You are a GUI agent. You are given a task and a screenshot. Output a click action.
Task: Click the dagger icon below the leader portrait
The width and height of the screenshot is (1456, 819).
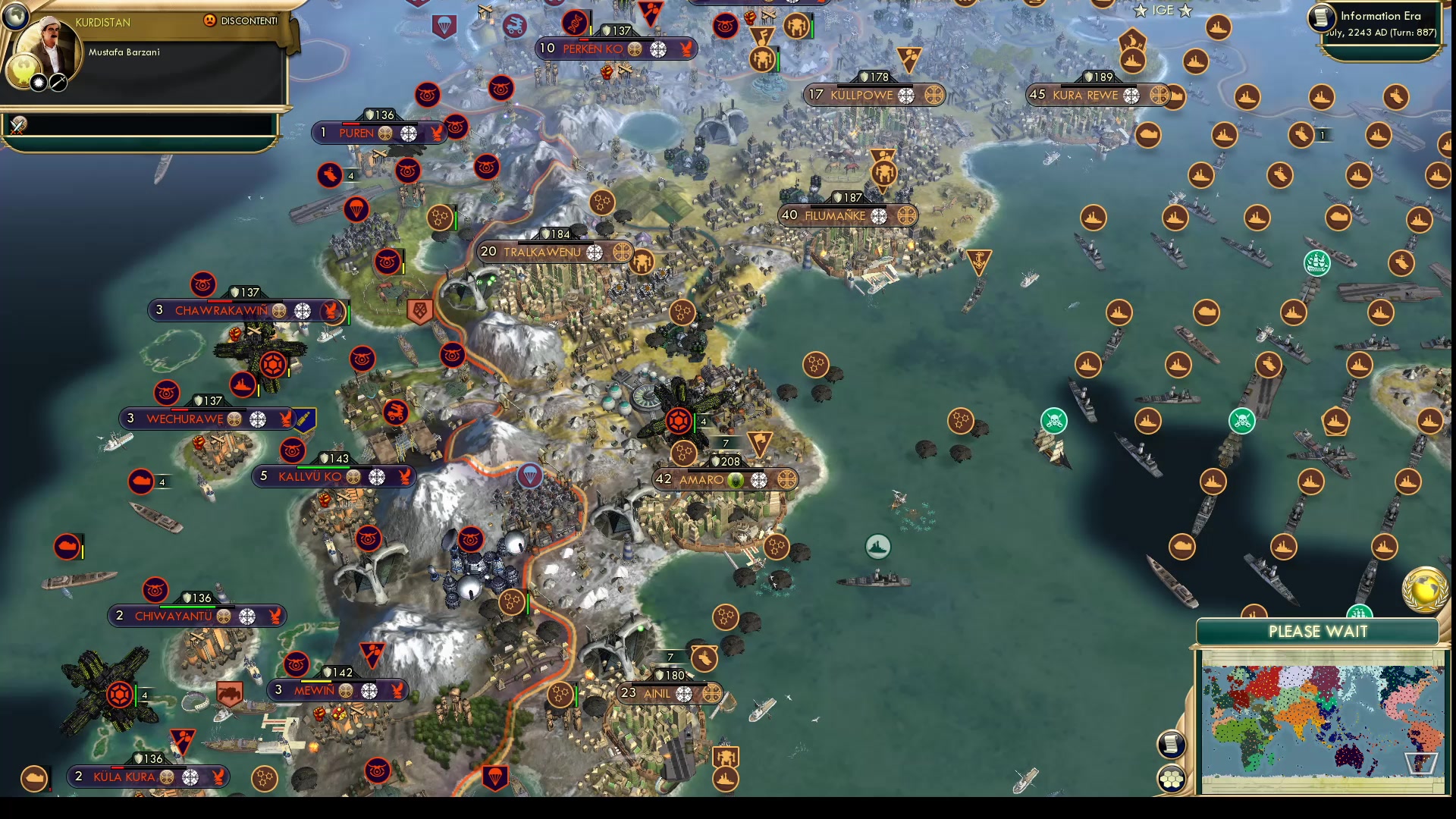[x=57, y=83]
